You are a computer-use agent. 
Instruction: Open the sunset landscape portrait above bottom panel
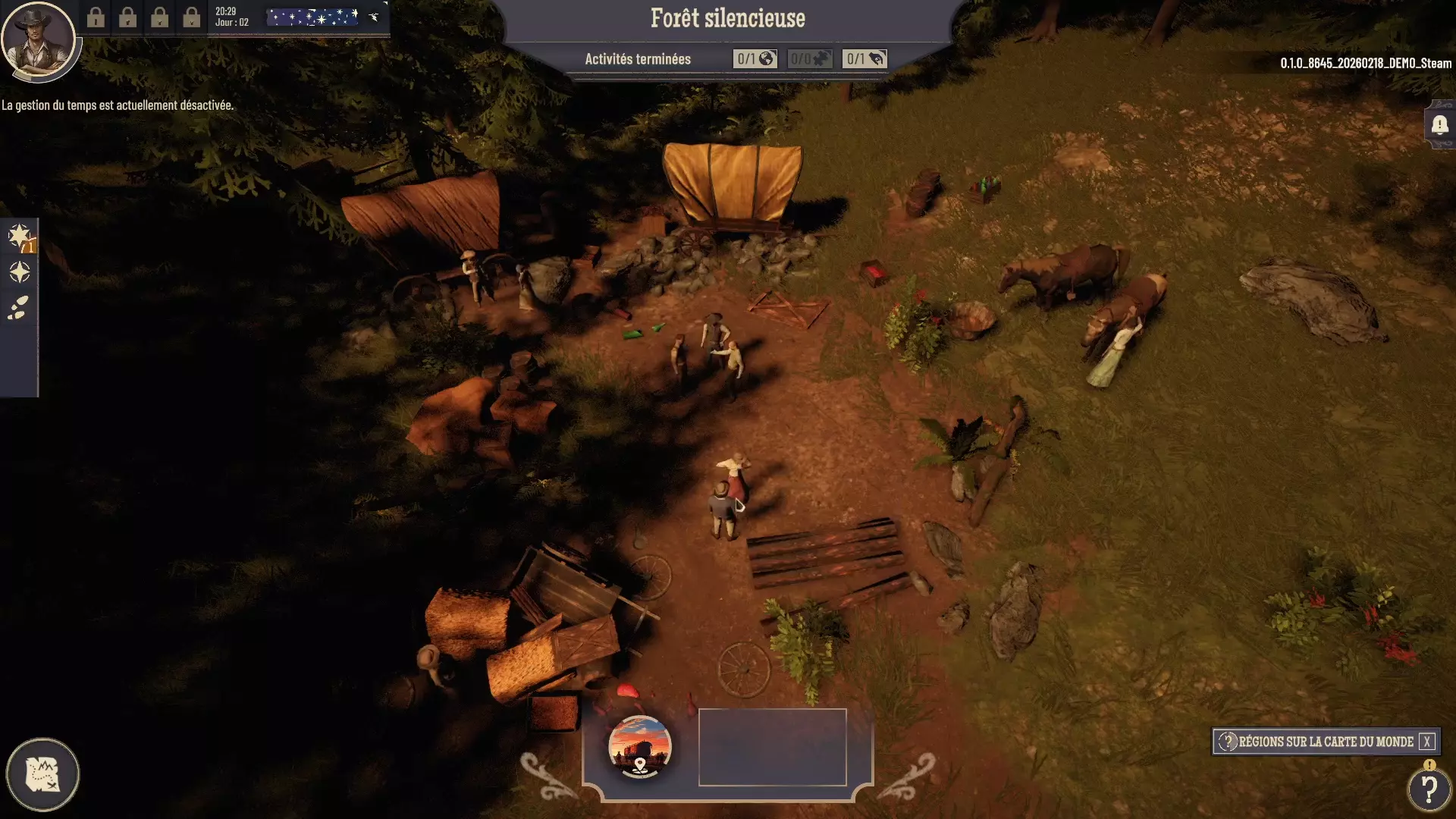click(639, 747)
